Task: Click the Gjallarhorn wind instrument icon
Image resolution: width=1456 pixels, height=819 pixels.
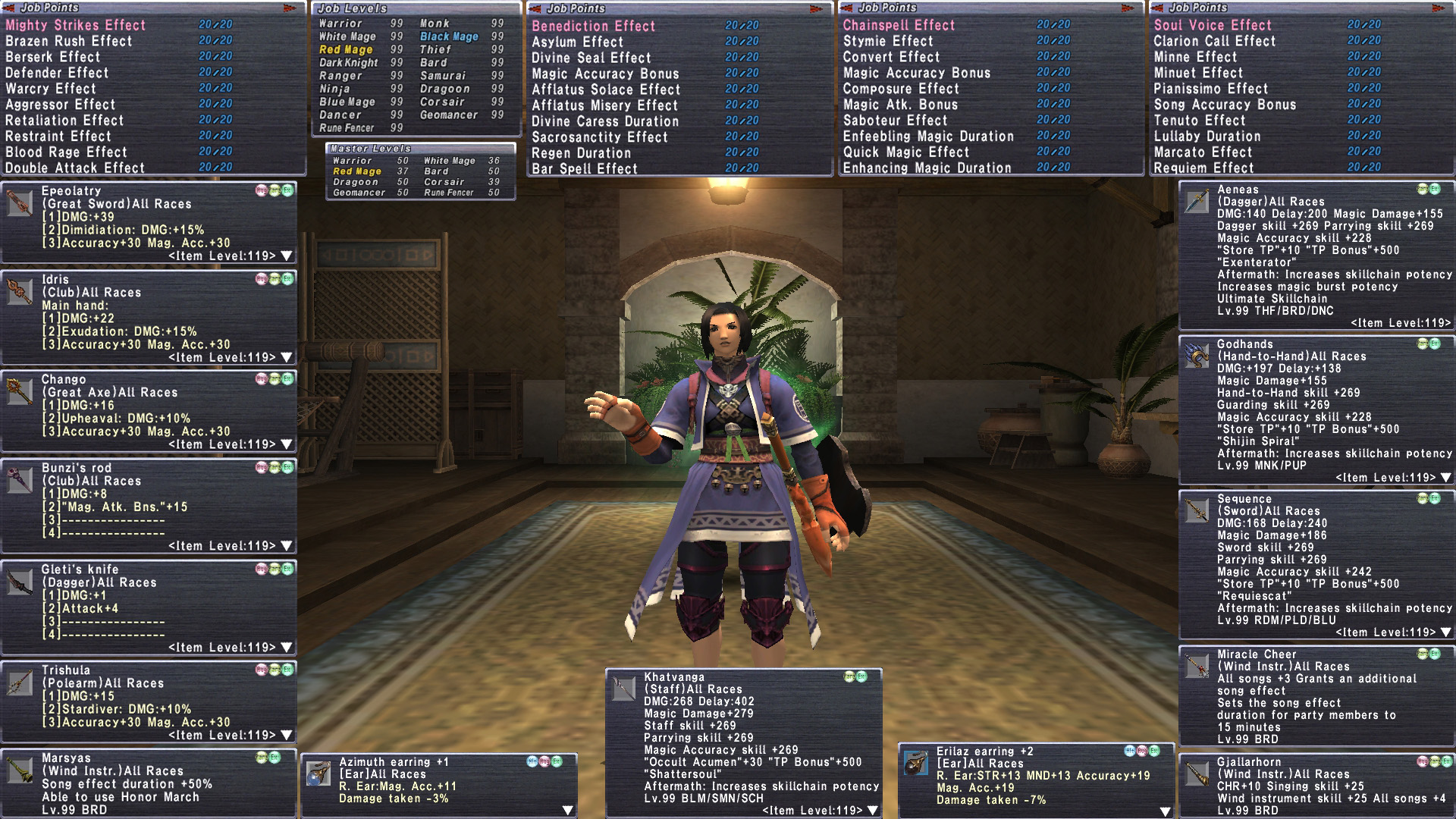Action: pos(1197,773)
